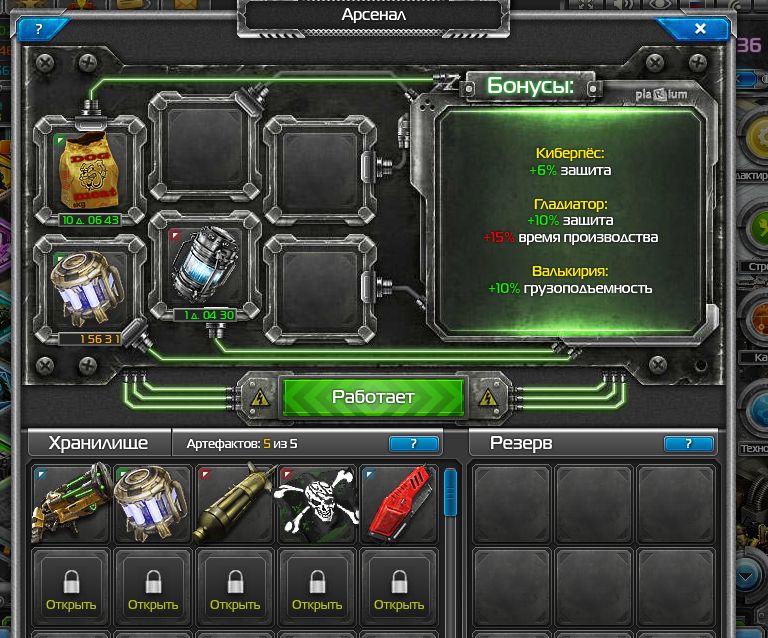Select the glowing blue canister artifact
Viewport: 768px width, 638px height.
pyautogui.click(x=204, y=265)
